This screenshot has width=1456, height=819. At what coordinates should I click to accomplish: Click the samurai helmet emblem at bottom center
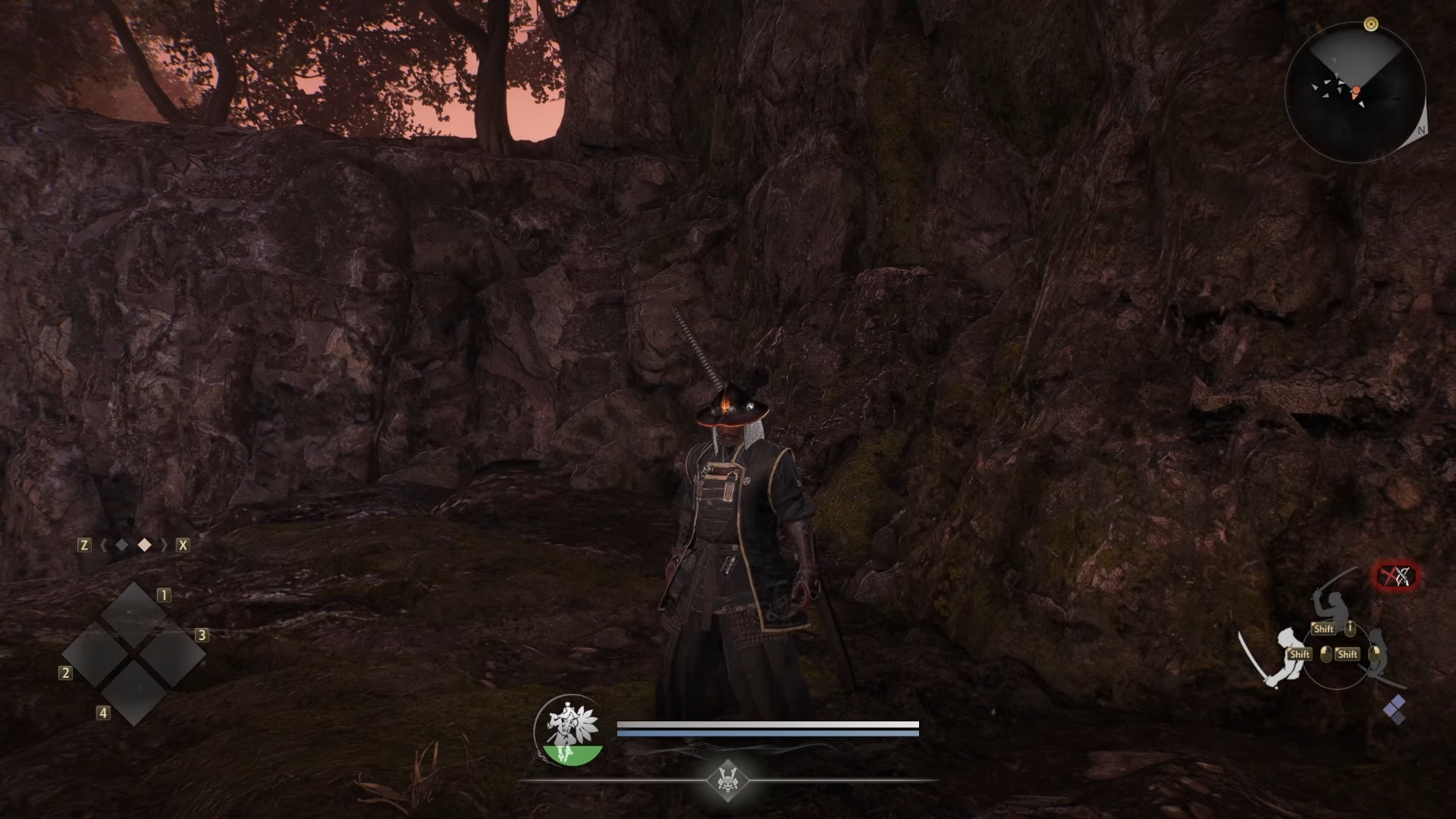727,780
